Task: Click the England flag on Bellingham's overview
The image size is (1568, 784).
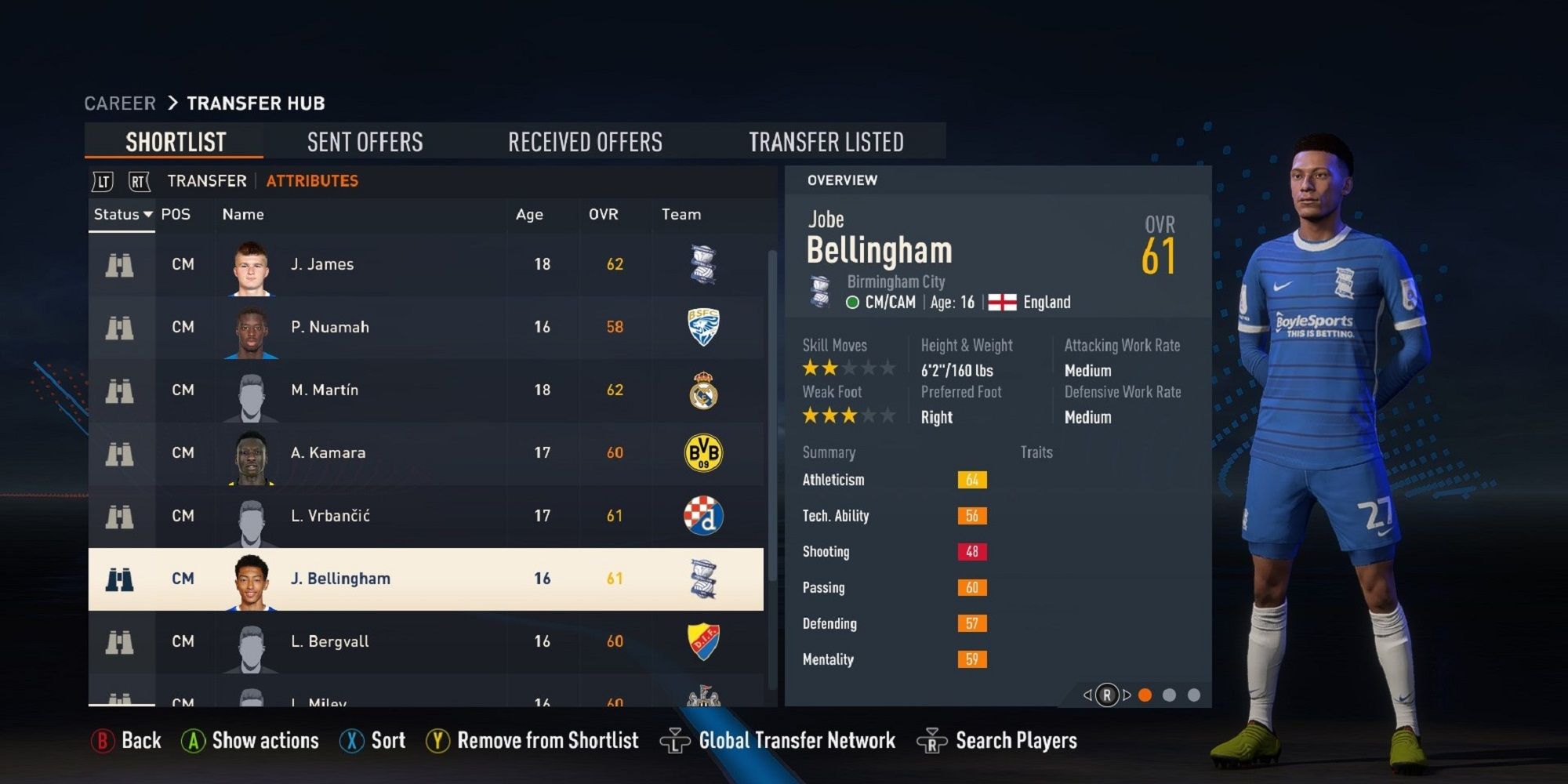Action: (1004, 301)
